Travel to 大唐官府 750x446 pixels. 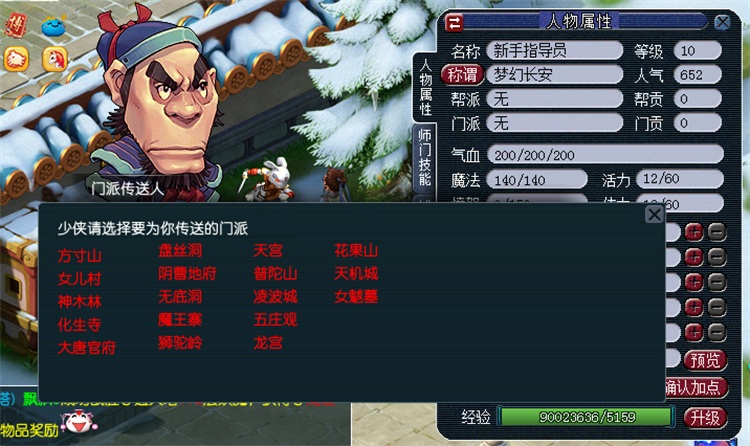coord(87,348)
